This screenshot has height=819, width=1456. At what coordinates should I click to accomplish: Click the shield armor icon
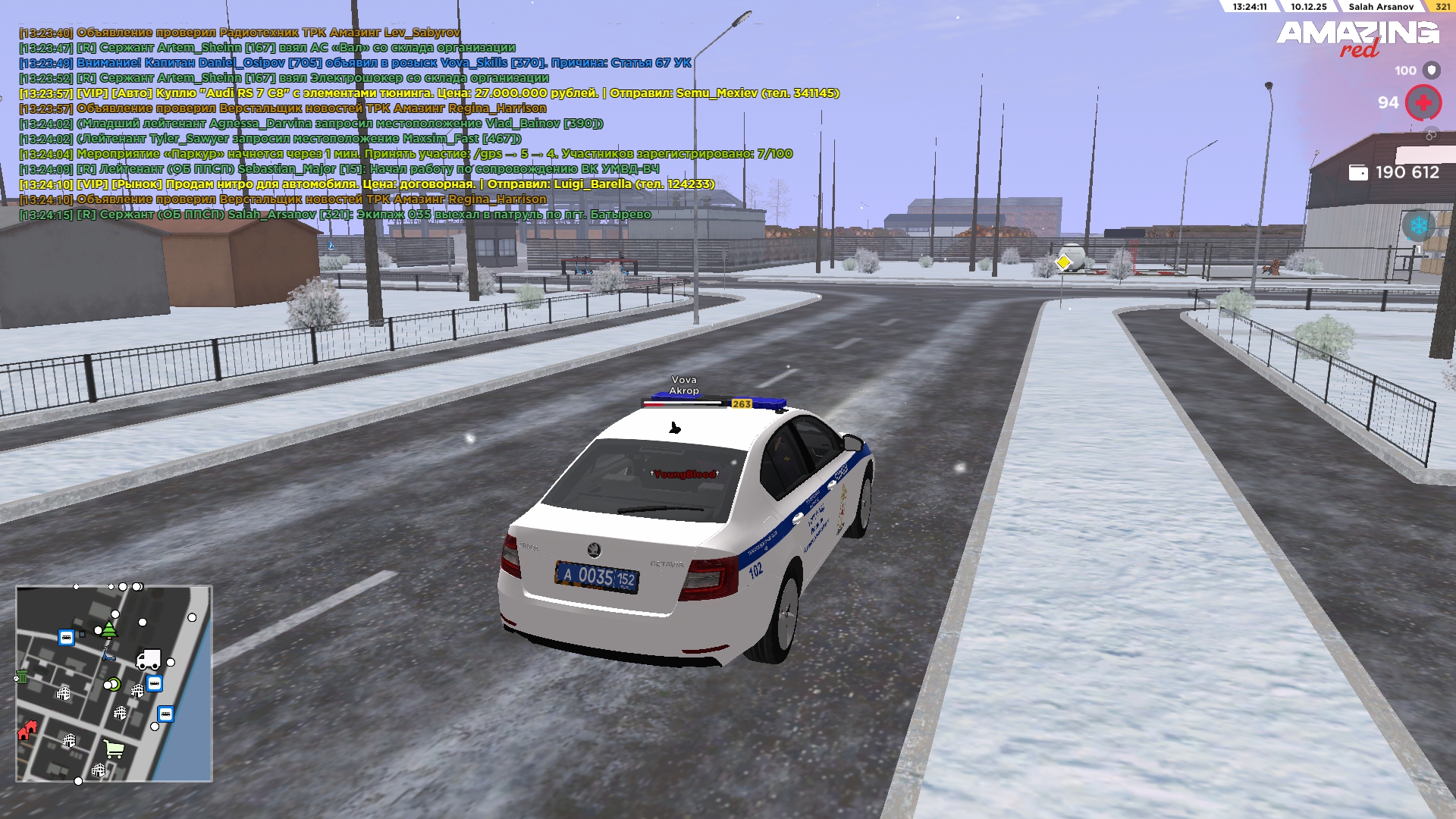pyautogui.click(x=1431, y=71)
